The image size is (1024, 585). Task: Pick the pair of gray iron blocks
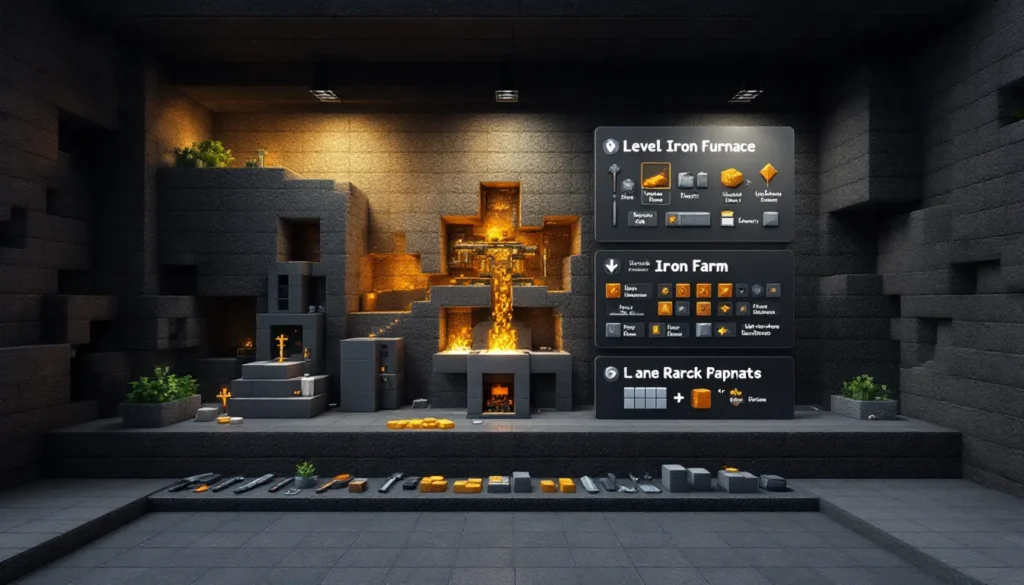click(x=693, y=179)
